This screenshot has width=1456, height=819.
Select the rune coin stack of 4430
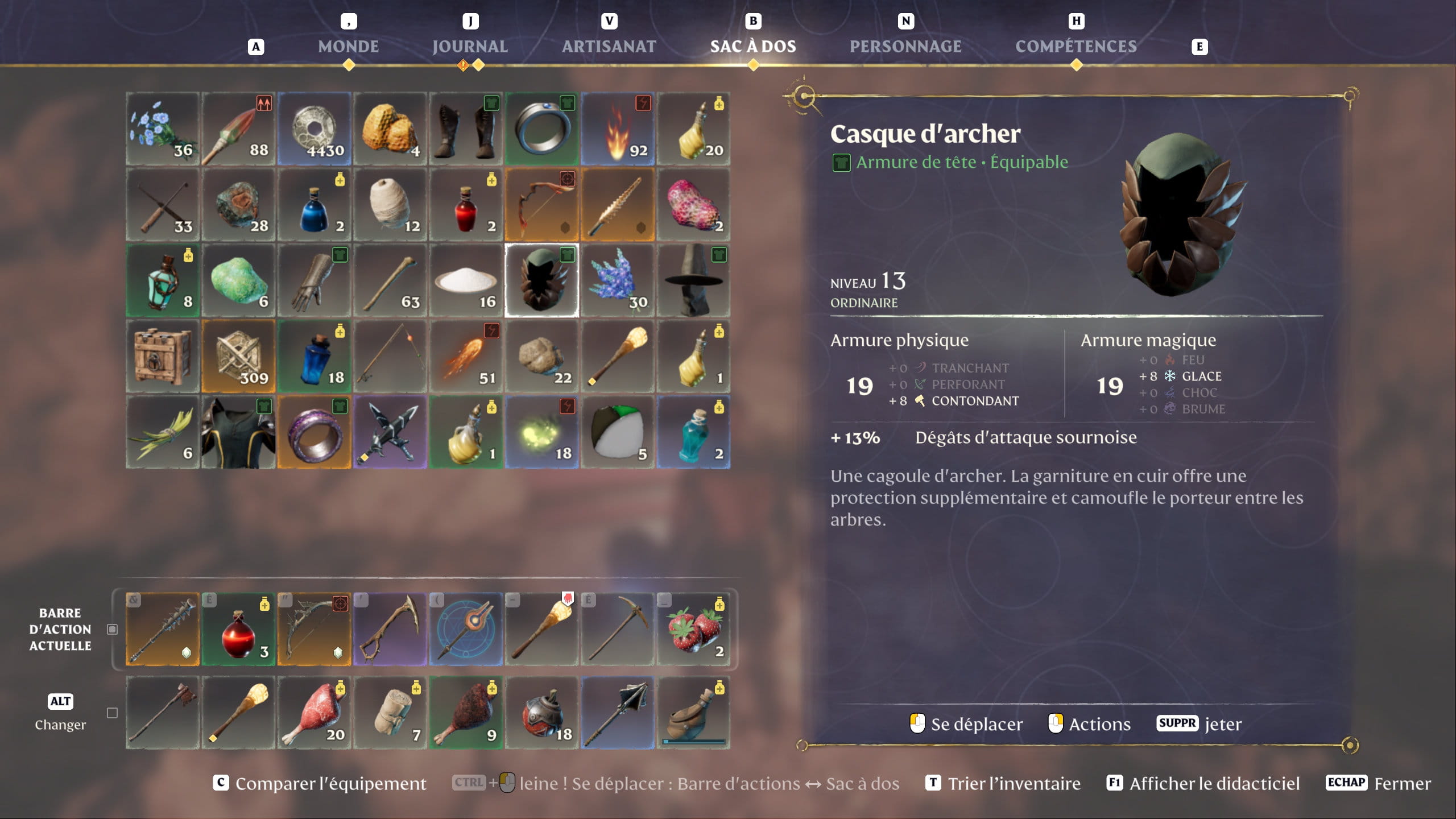tap(314, 129)
